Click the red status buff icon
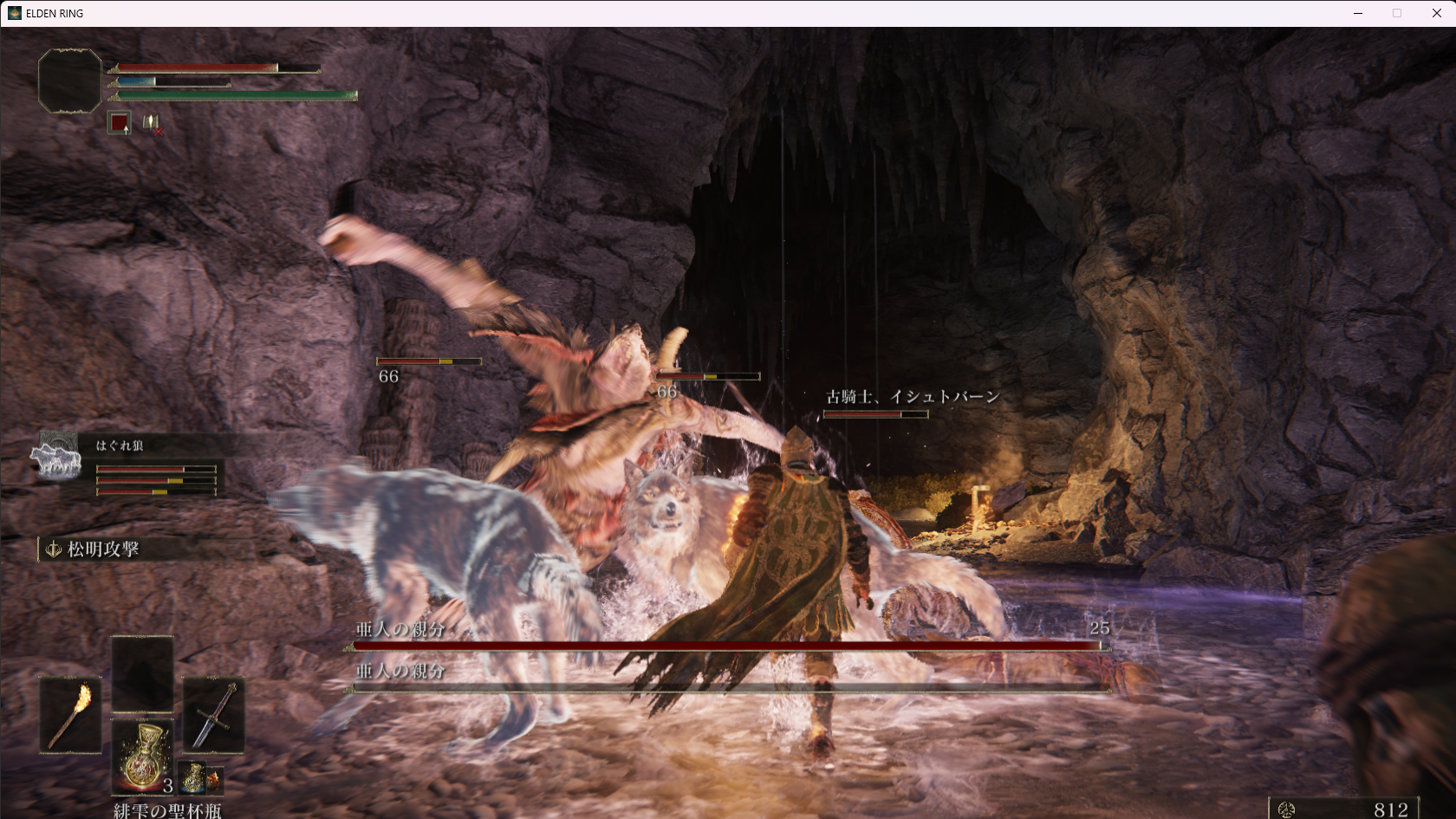This screenshot has width=1456, height=819. [119, 123]
